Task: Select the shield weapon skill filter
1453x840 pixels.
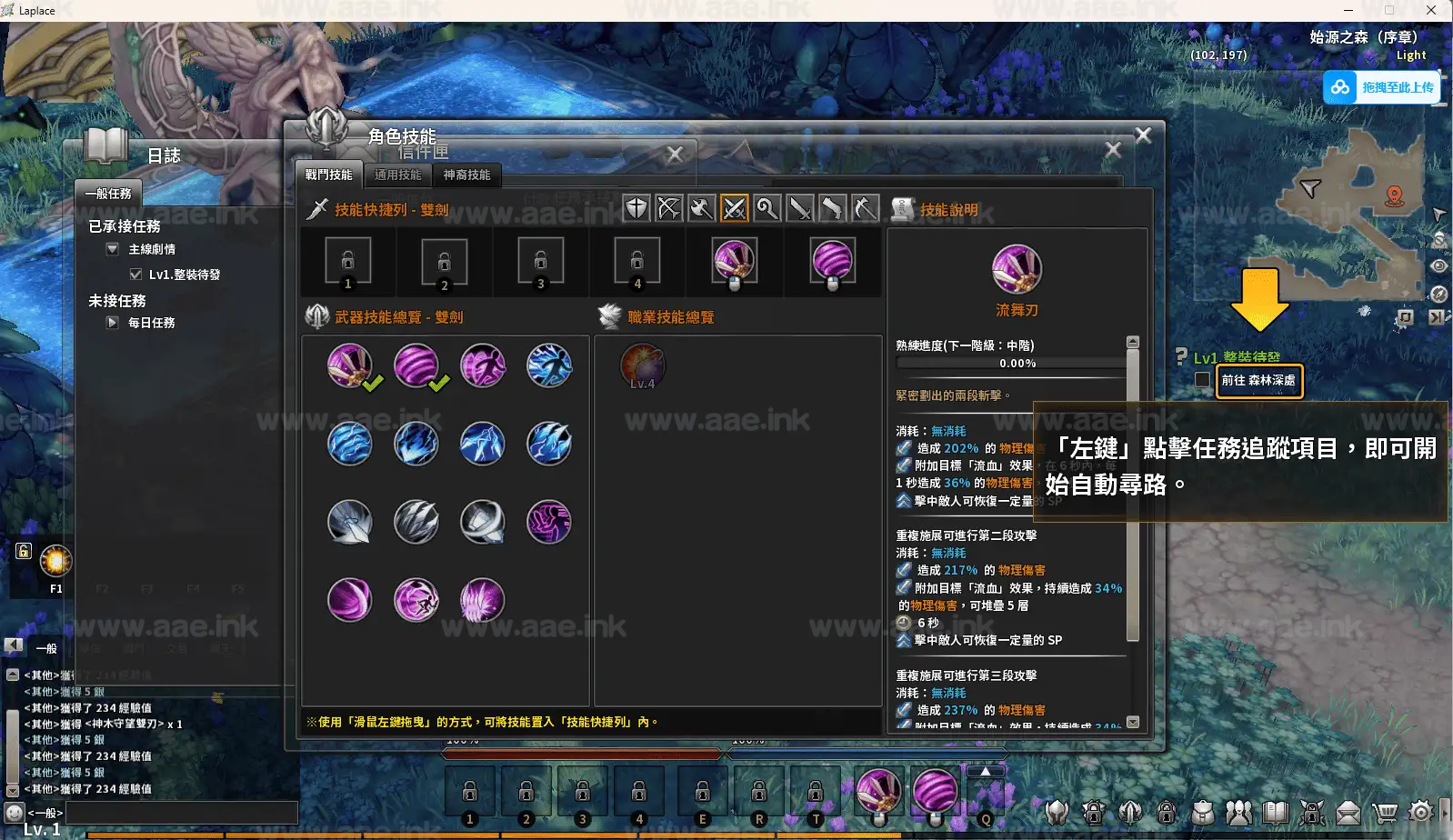Action: point(636,208)
